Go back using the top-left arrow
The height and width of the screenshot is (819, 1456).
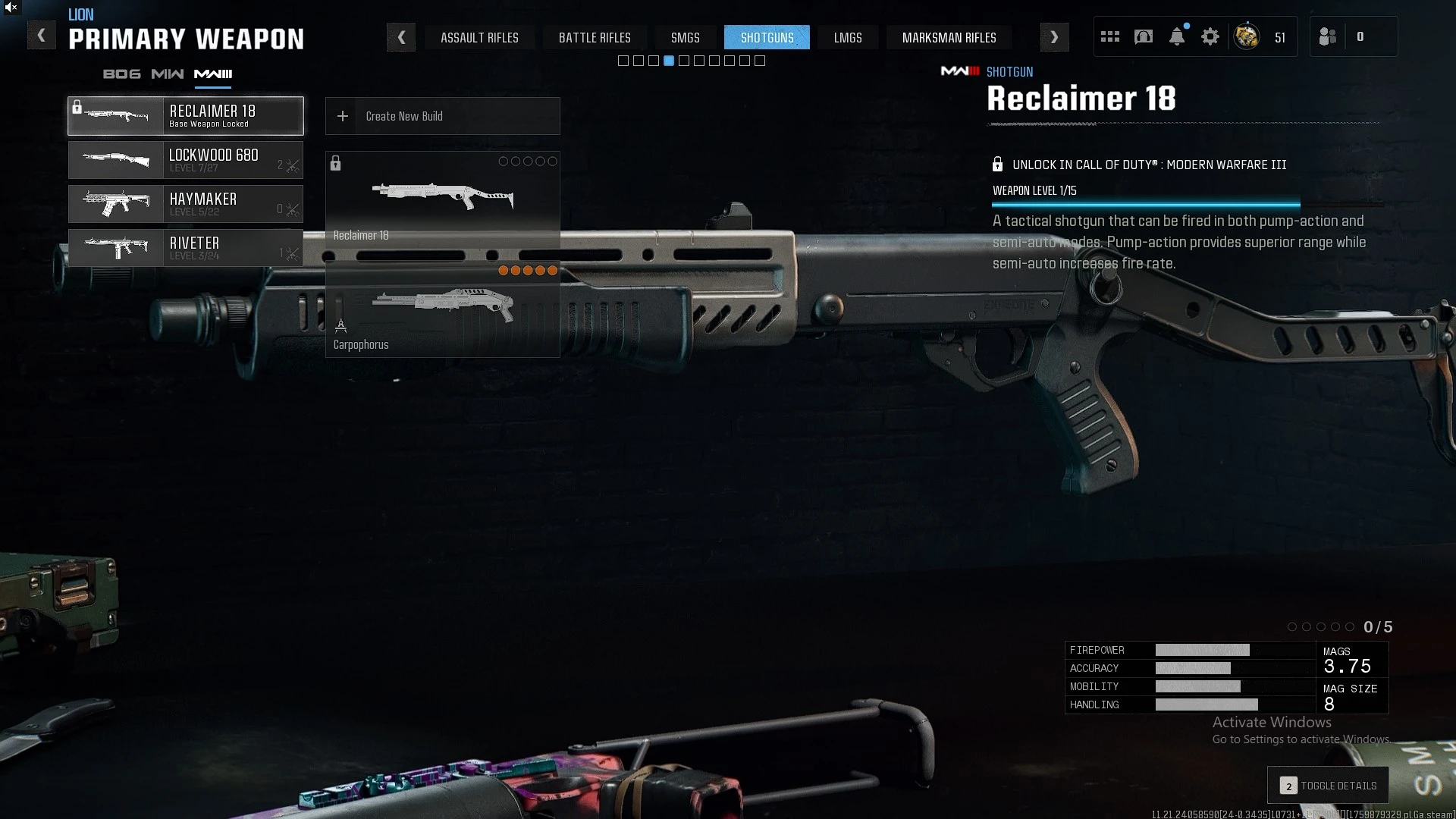(42, 36)
